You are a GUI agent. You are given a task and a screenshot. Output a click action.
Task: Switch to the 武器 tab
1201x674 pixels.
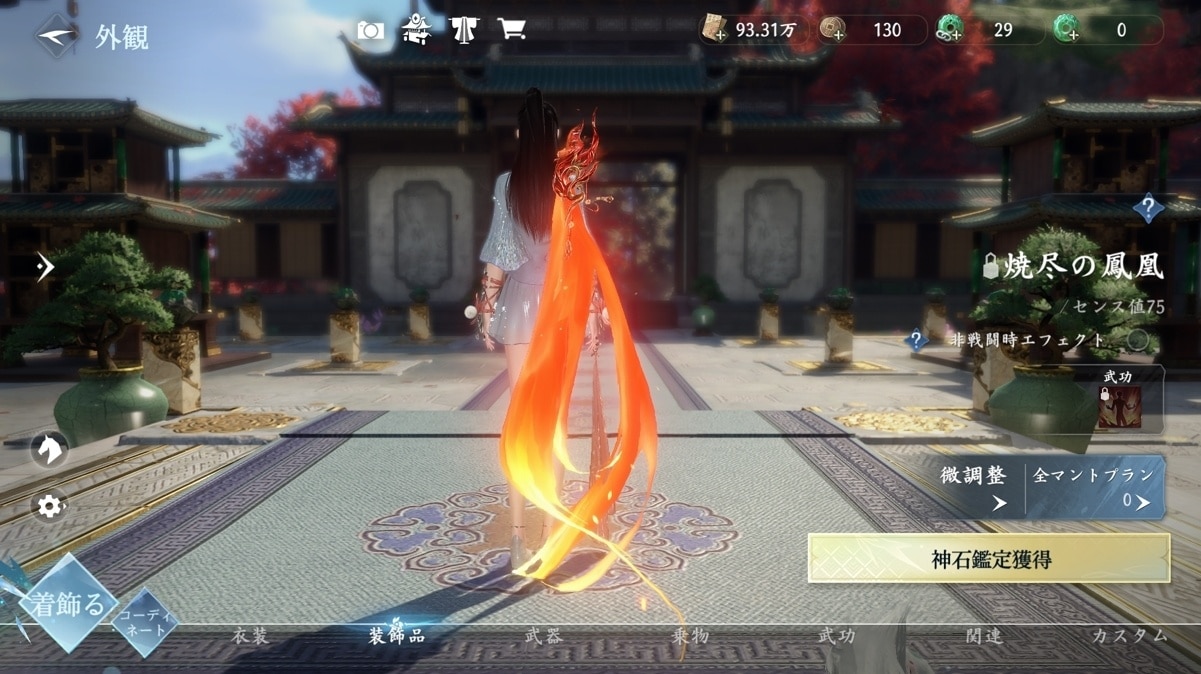[x=543, y=636]
